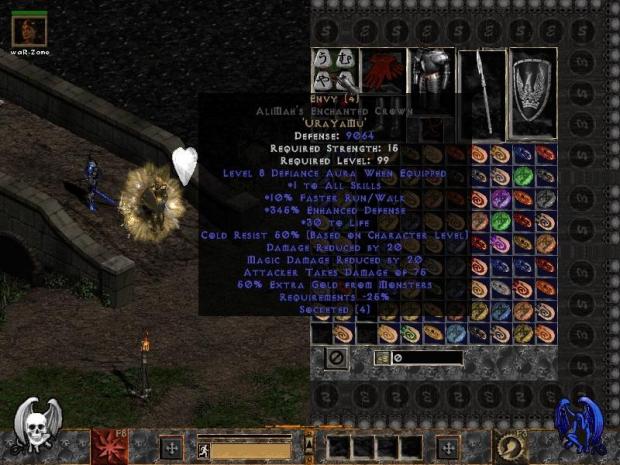Toggle the run/walk button
The height and width of the screenshot is (465, 620).
205,450
